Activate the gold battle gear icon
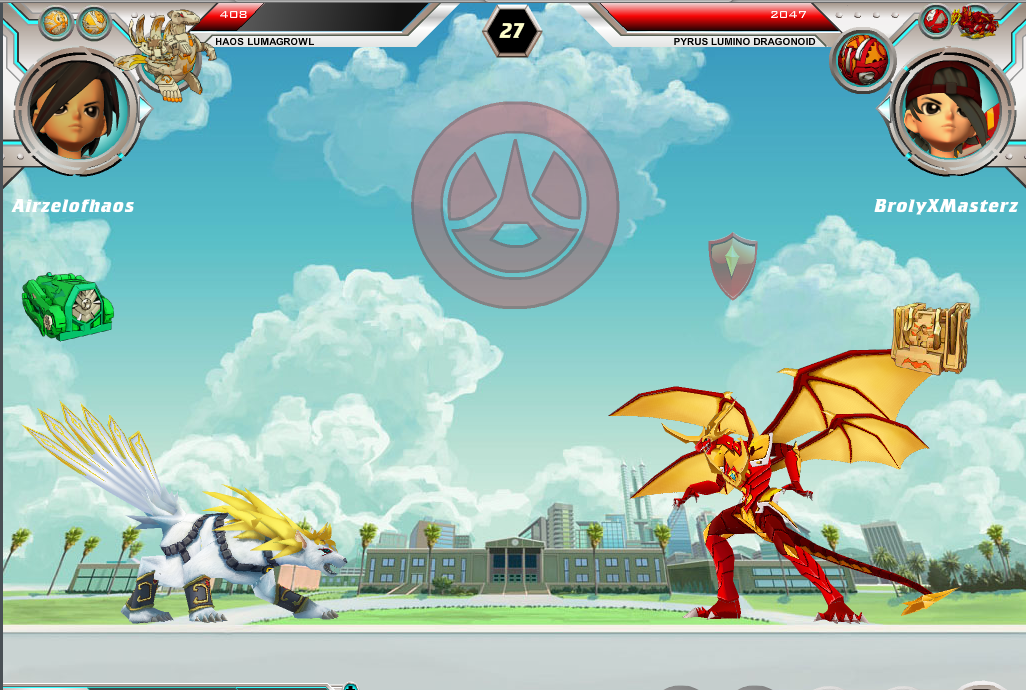 coord(931,336)
